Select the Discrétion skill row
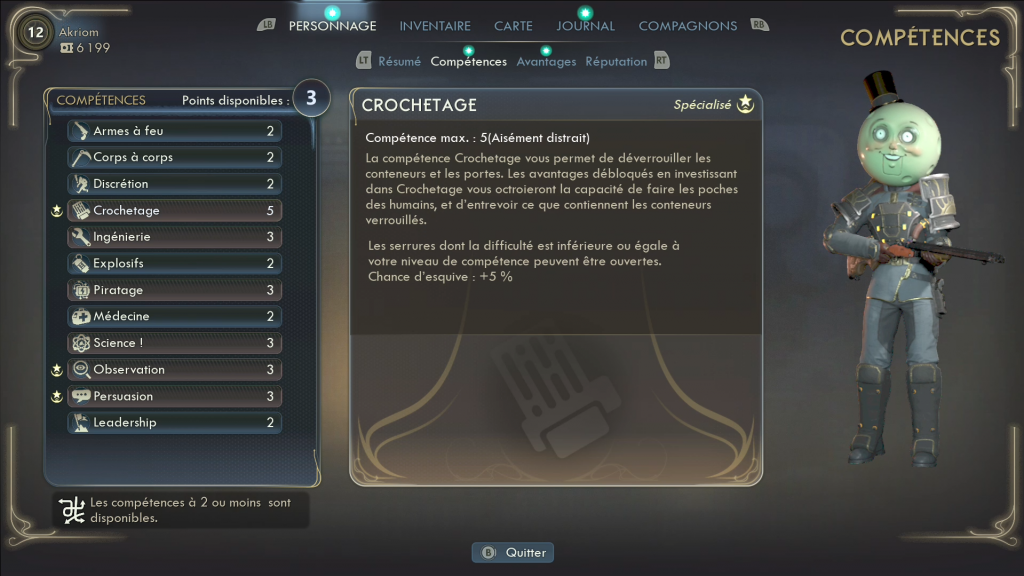 (174, 184)
